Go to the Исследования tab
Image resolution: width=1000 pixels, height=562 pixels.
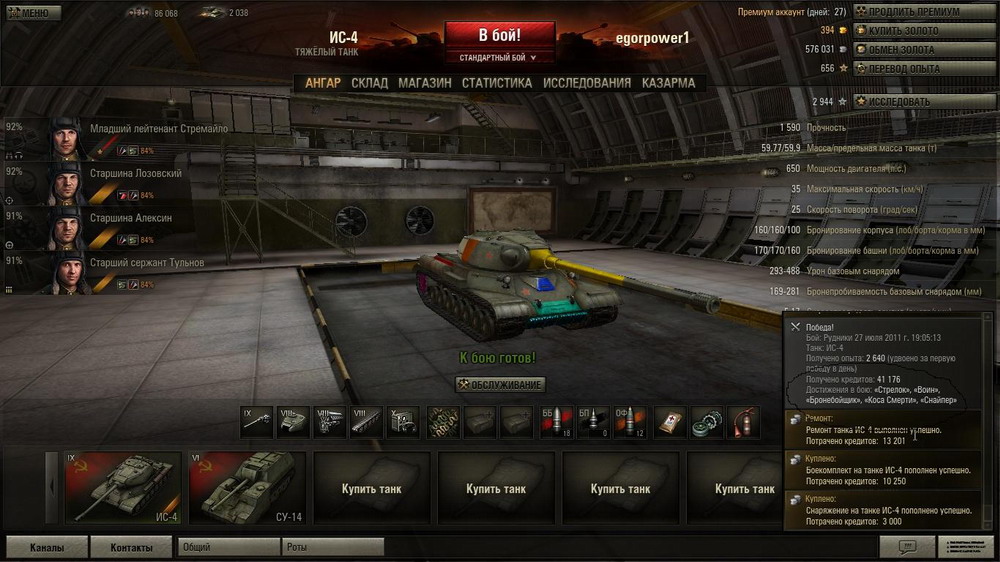point(587,83)
